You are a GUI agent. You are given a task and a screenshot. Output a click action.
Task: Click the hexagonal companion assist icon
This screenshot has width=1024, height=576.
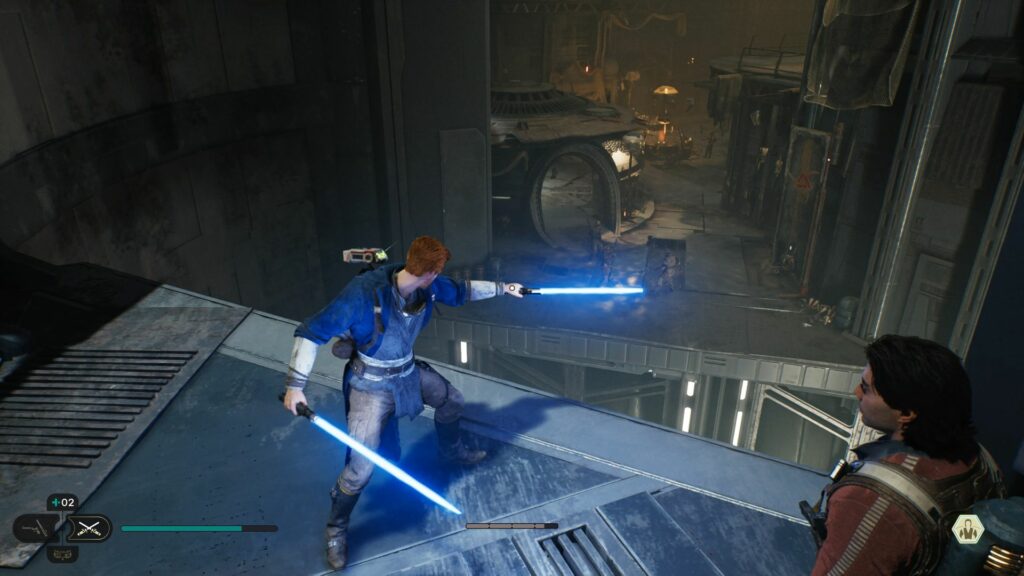point(967,529)
